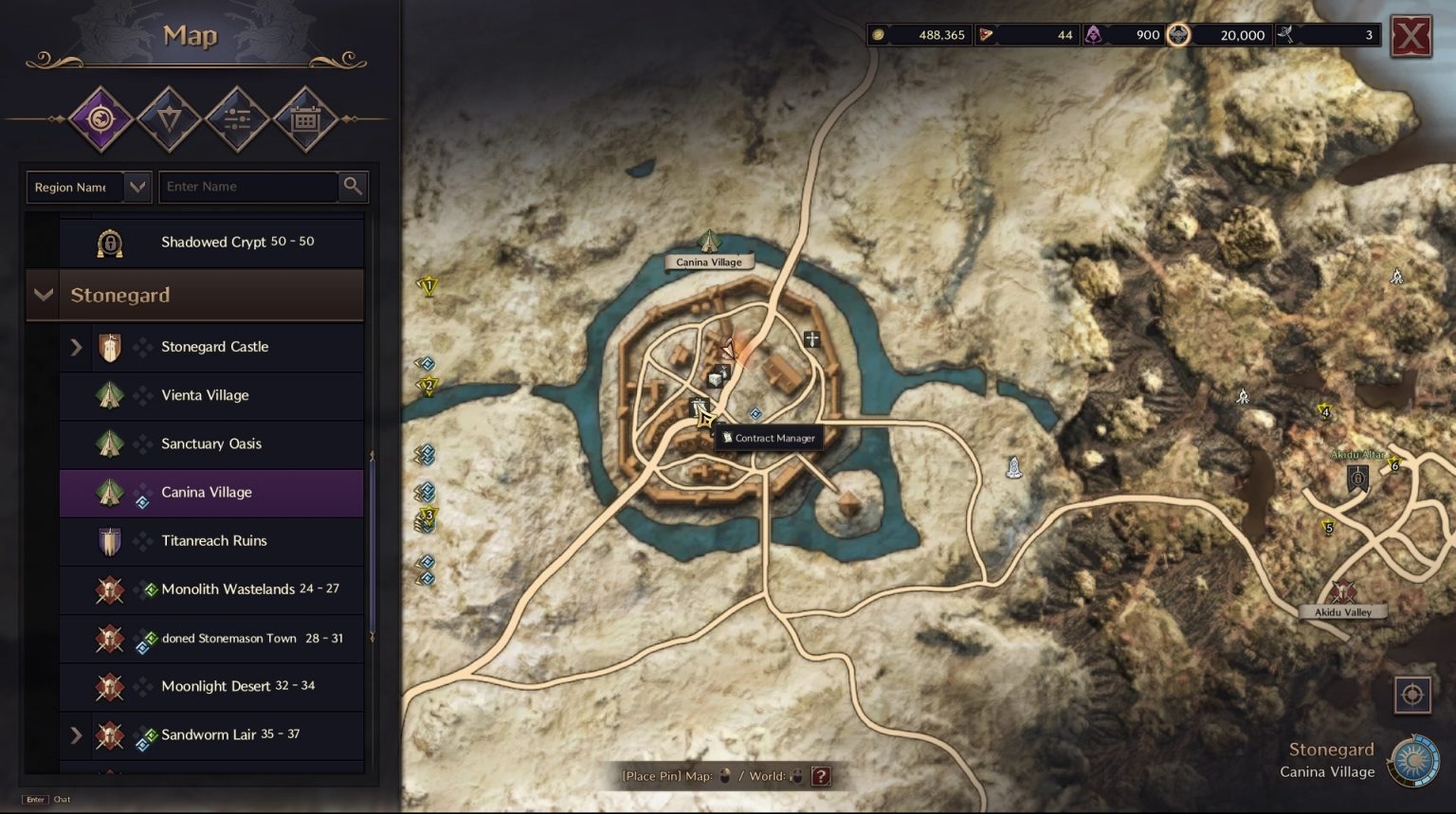Click the Stonegard Castle shield icon
Screen dimensions: 1456x814
click(x=111, y=347)
